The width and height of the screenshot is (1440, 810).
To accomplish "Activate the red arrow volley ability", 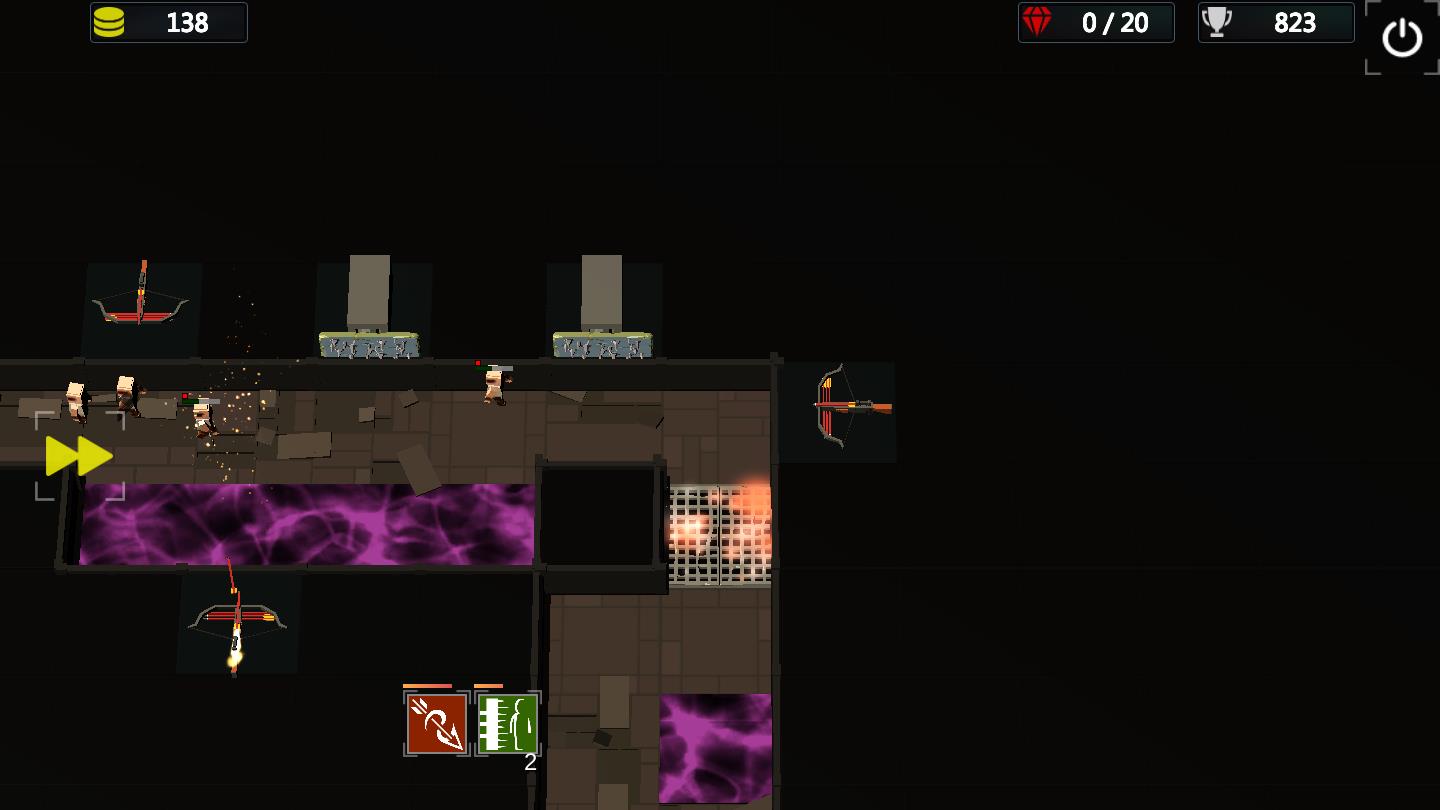I will pyautogui.click(x=437, y=724).
